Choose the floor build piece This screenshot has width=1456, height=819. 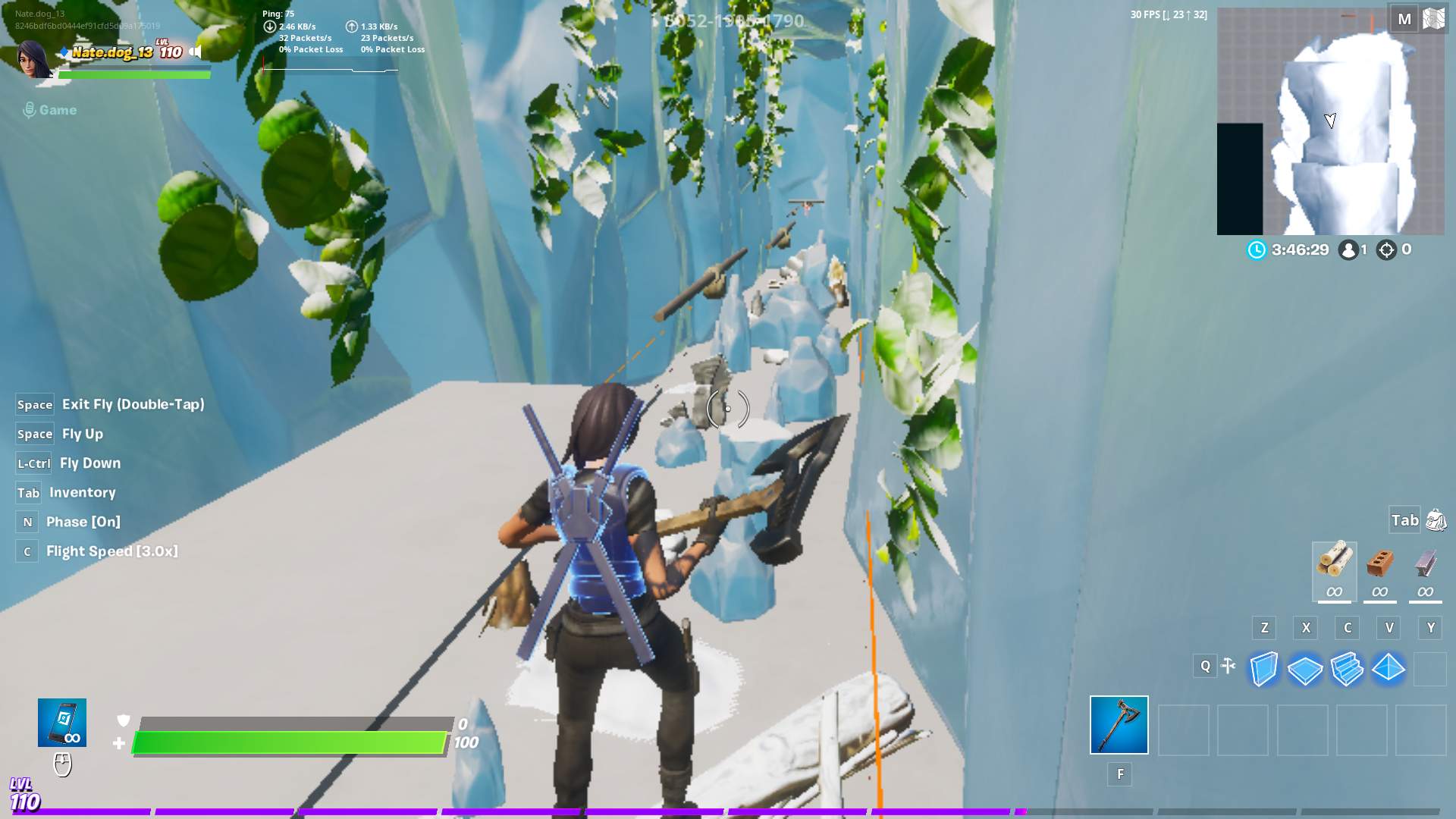(1305, 669)
